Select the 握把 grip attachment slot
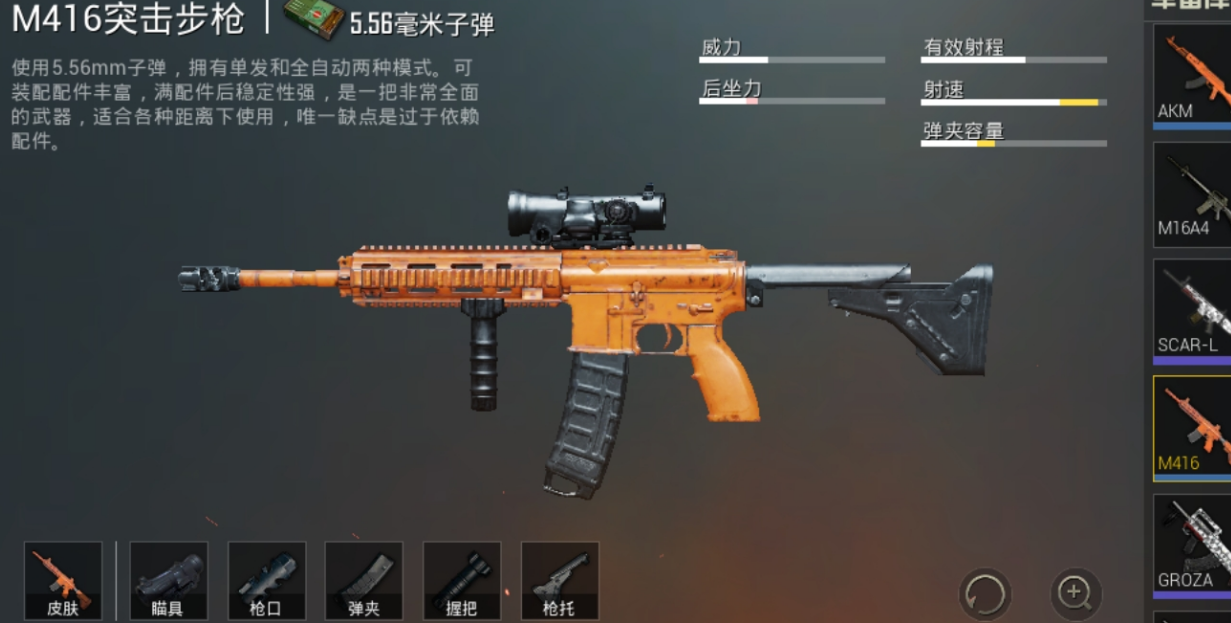 point(462,580)
